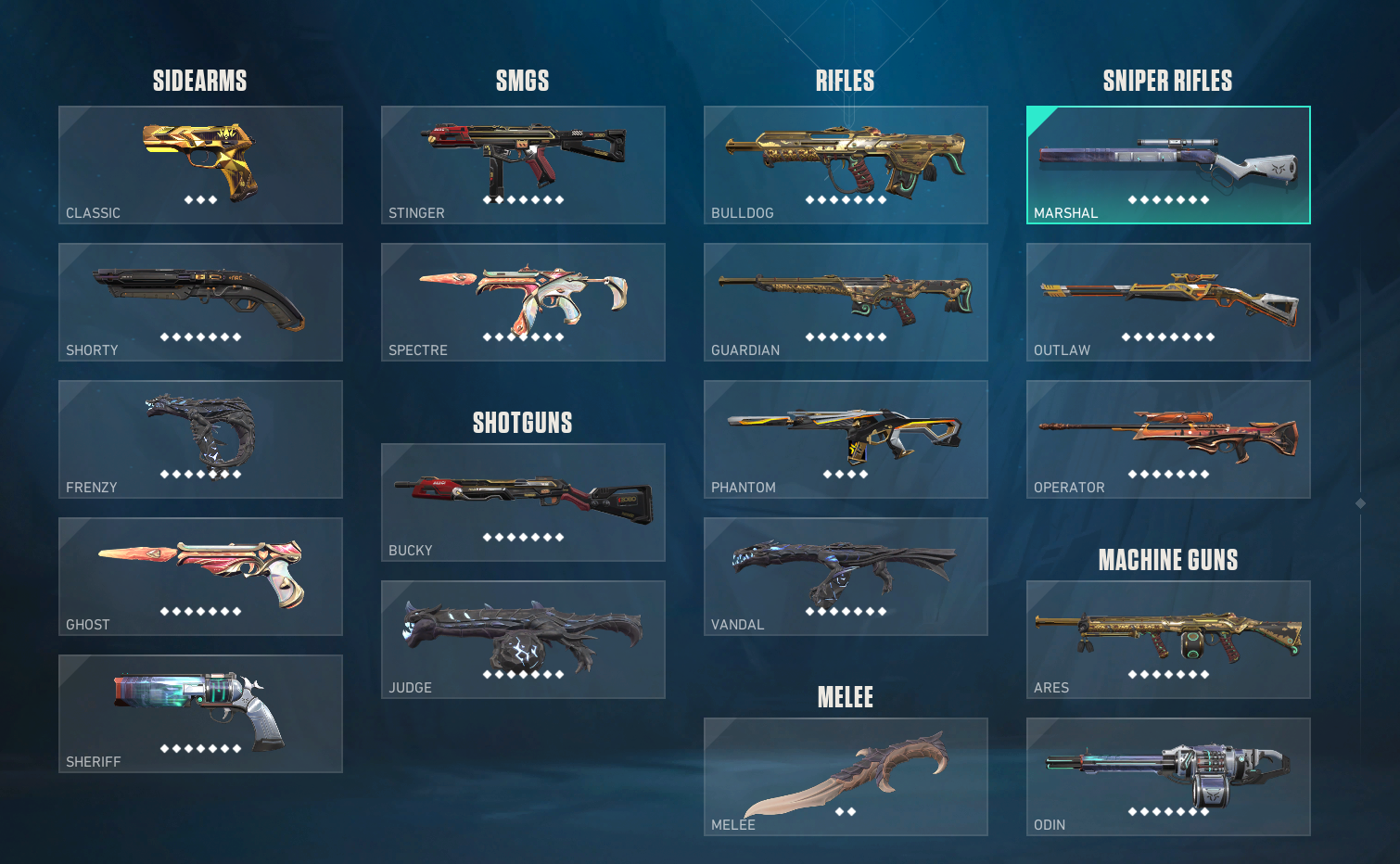1400x864 pixels.
Task: Choose the Frenzy weapon tile
Action: point(200,439)
